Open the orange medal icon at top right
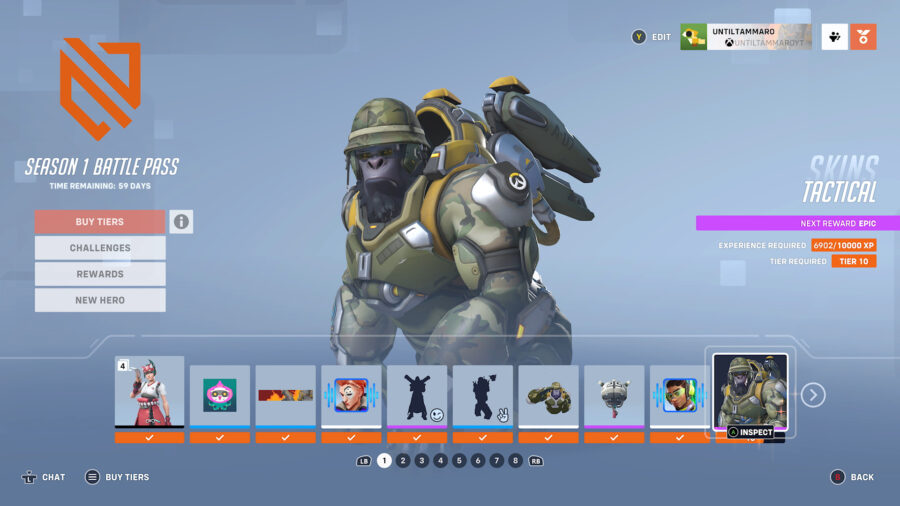This screenshot has width=900, height=506. [x=864, y=37]
